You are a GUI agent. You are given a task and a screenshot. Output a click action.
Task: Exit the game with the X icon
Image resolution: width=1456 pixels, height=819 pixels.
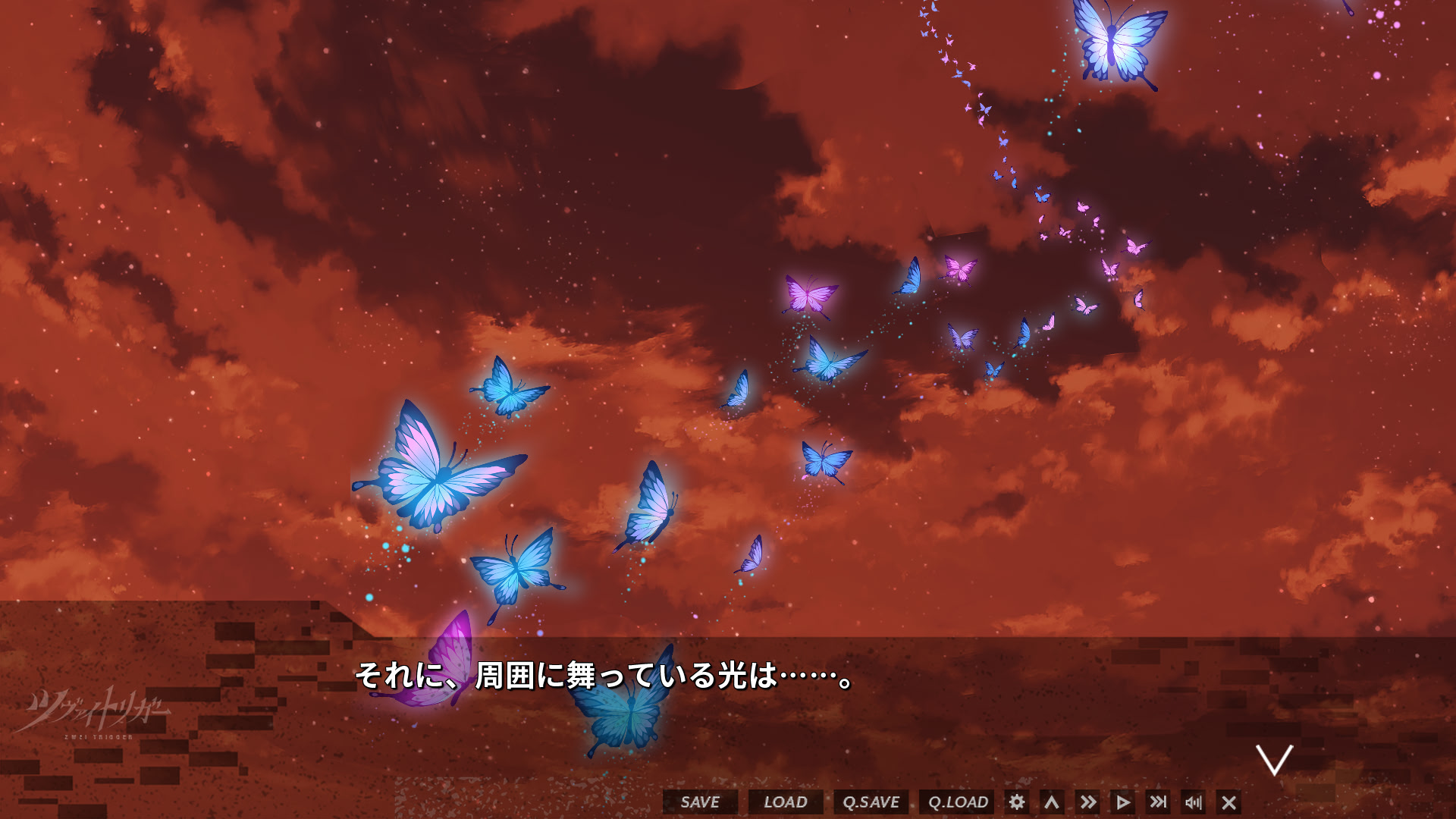(1229, 802)
